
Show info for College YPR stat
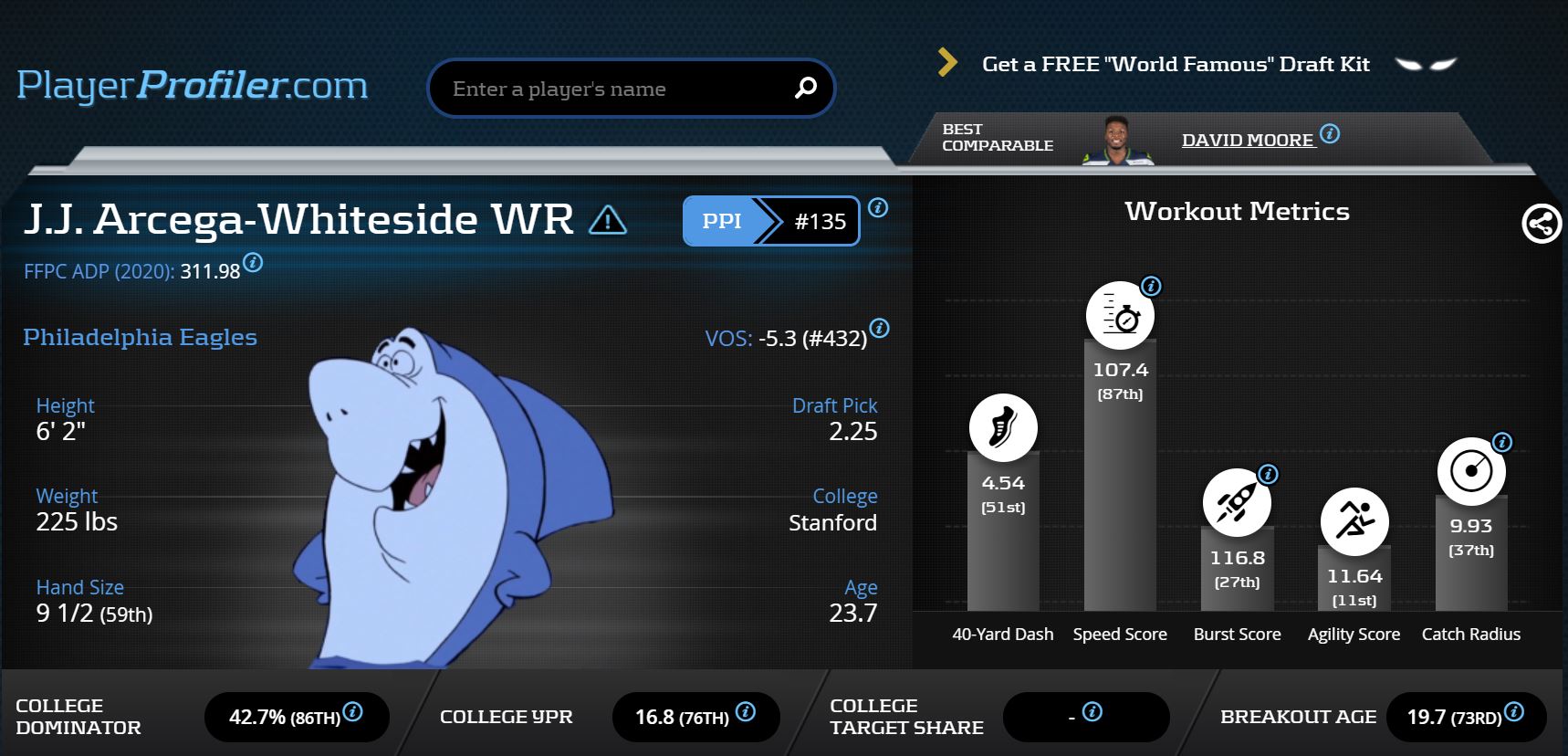746,711
